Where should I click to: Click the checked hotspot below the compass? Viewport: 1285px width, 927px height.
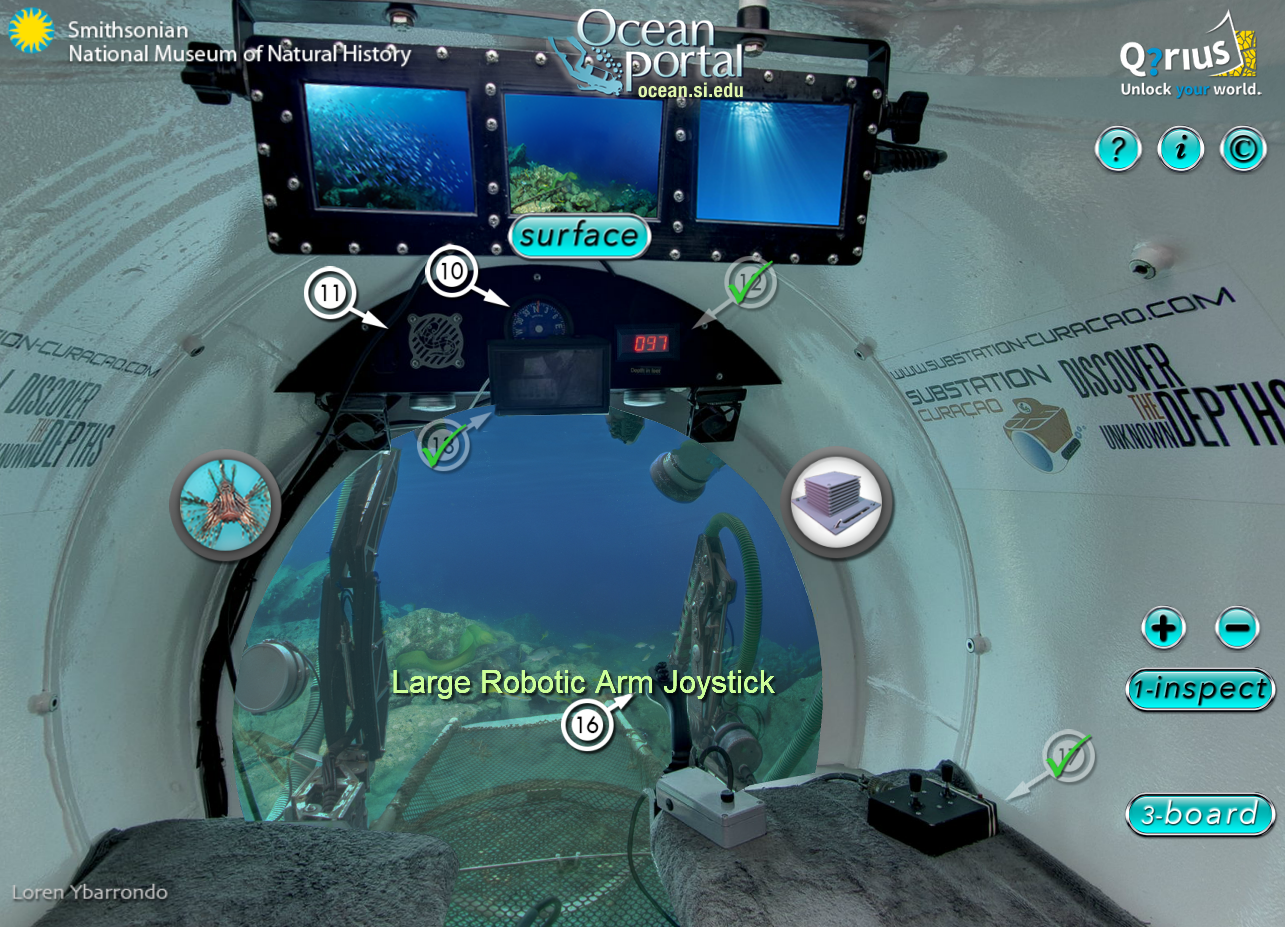tap(444, 443)
